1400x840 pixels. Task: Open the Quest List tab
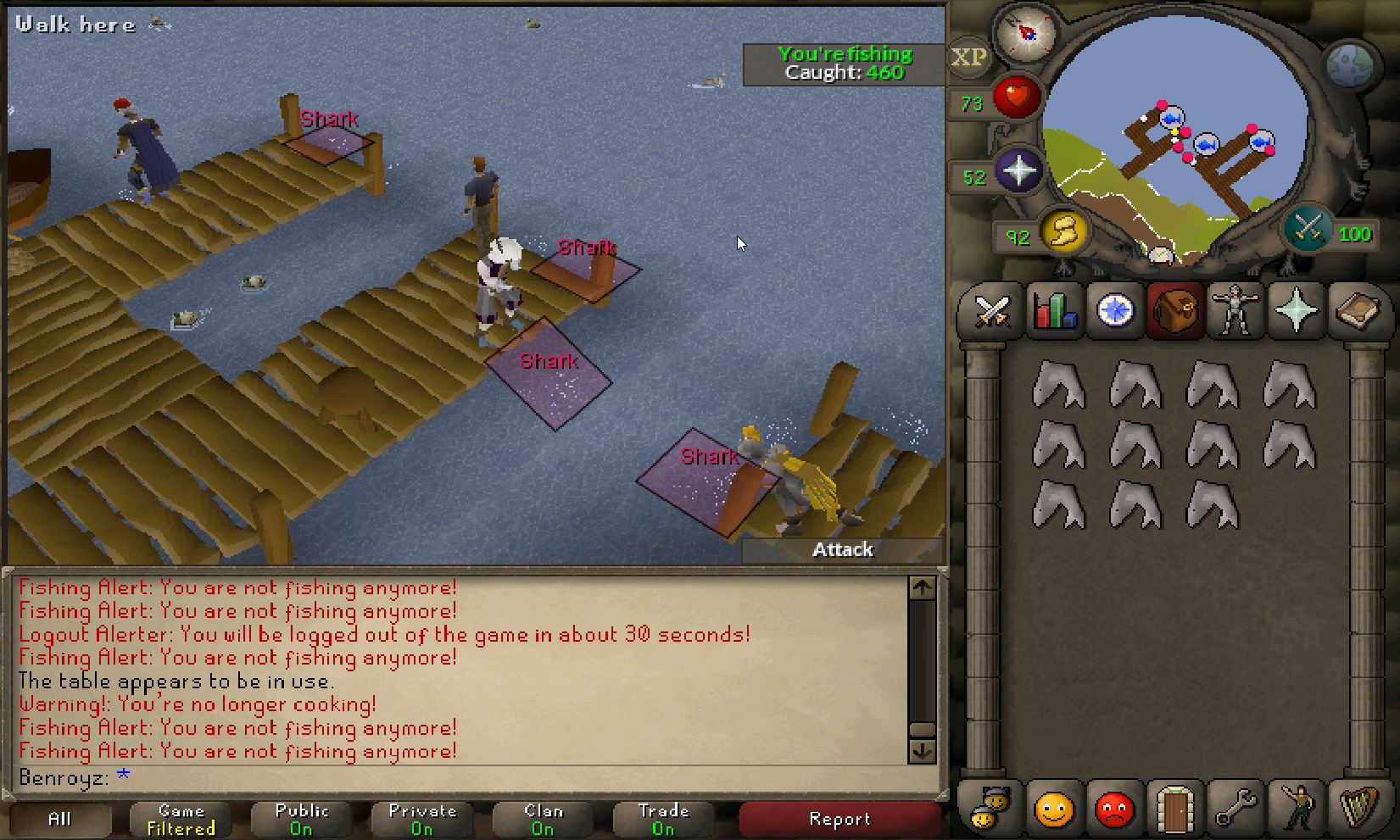pyautogui.click(x=1115, y=311)
